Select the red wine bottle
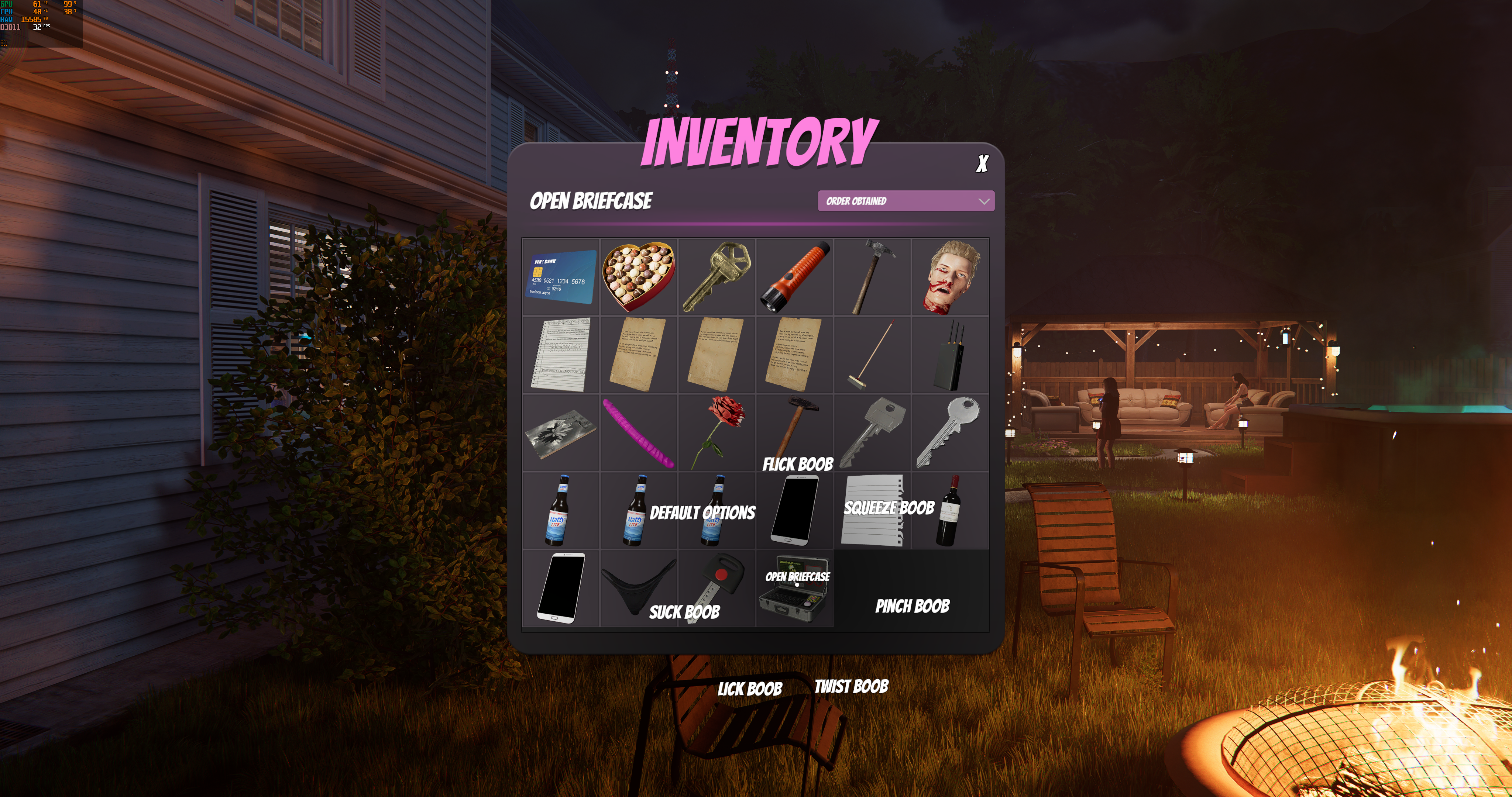The image size is (1512, 797). [x=950, y=511]
